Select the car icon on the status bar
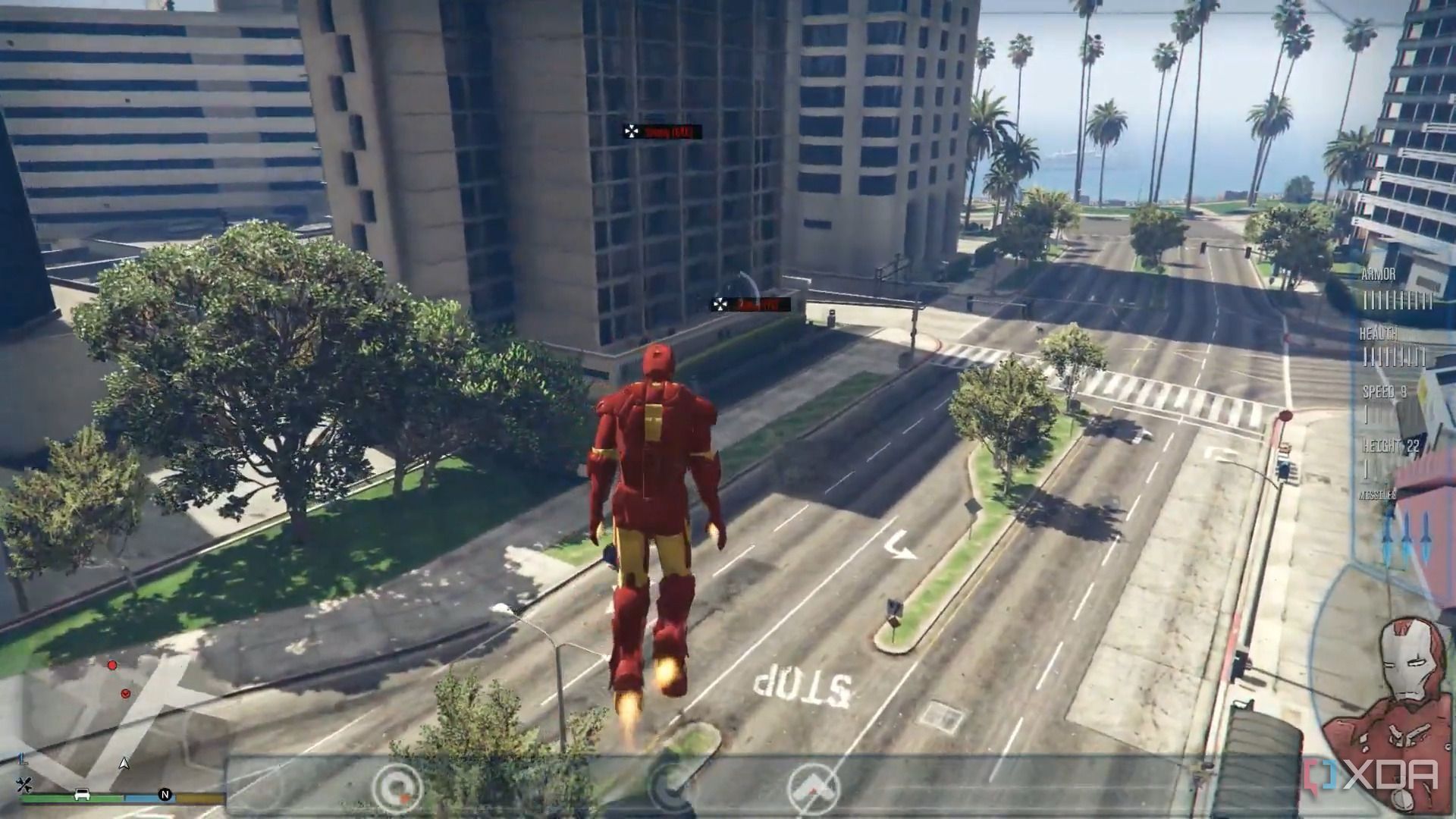Screen dimensions: 1456x819 [82, 794]
